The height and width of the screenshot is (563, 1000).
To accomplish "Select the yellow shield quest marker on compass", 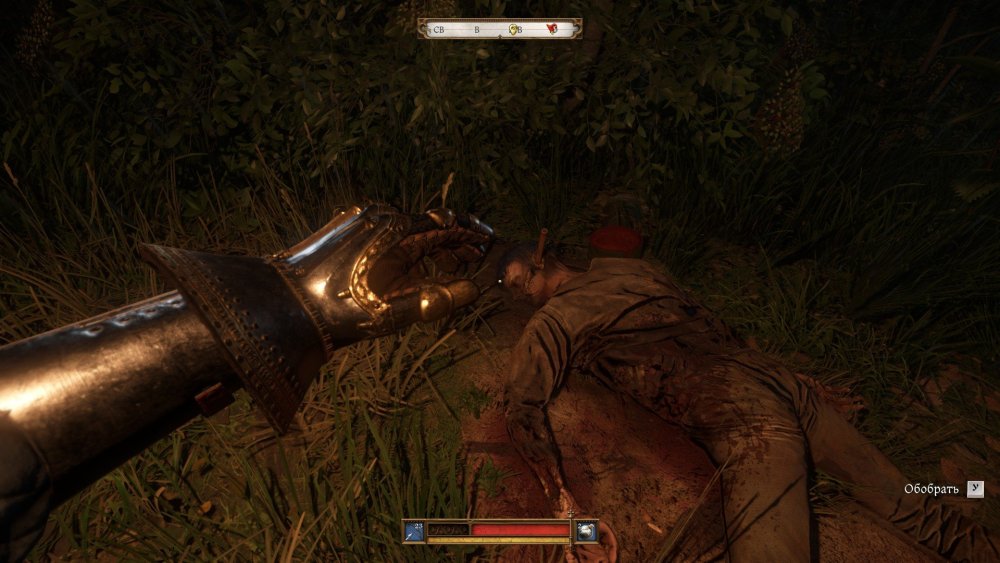I will [x=514, y=30].
